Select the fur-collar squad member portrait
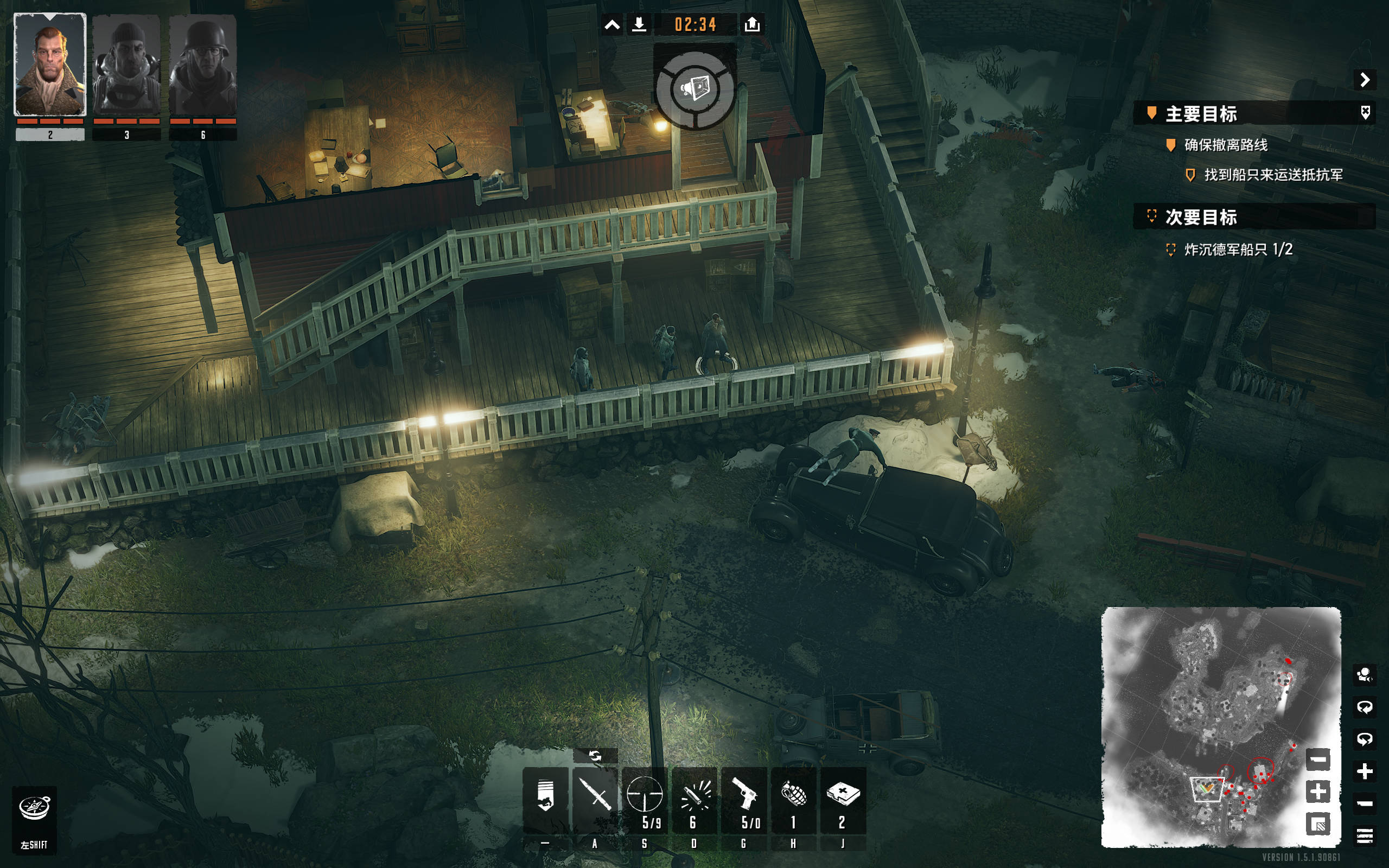 pos(50,65)
